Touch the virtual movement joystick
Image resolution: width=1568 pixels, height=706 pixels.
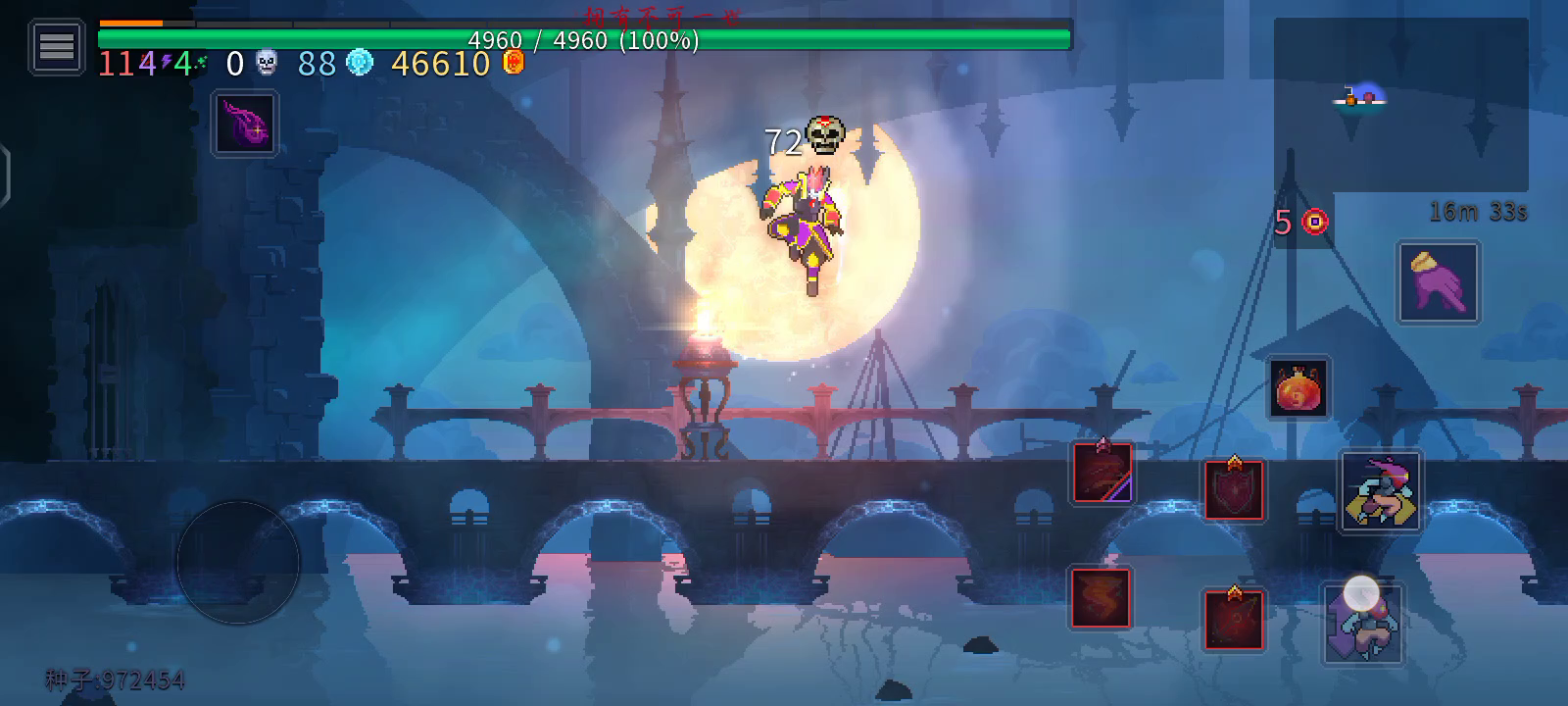[x=238, y=562]
